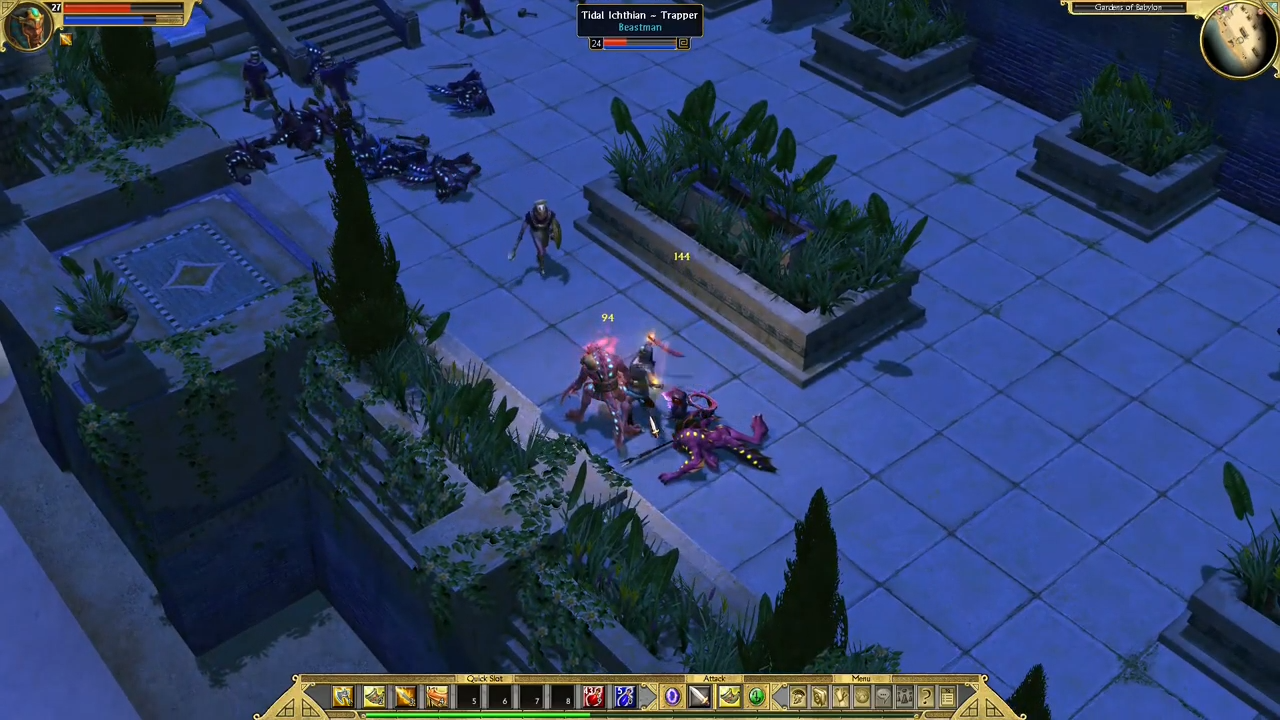This screenshot has width=1280, height=720.
Task: Open the help window via the question mark icon
Action: click(926, 697)
